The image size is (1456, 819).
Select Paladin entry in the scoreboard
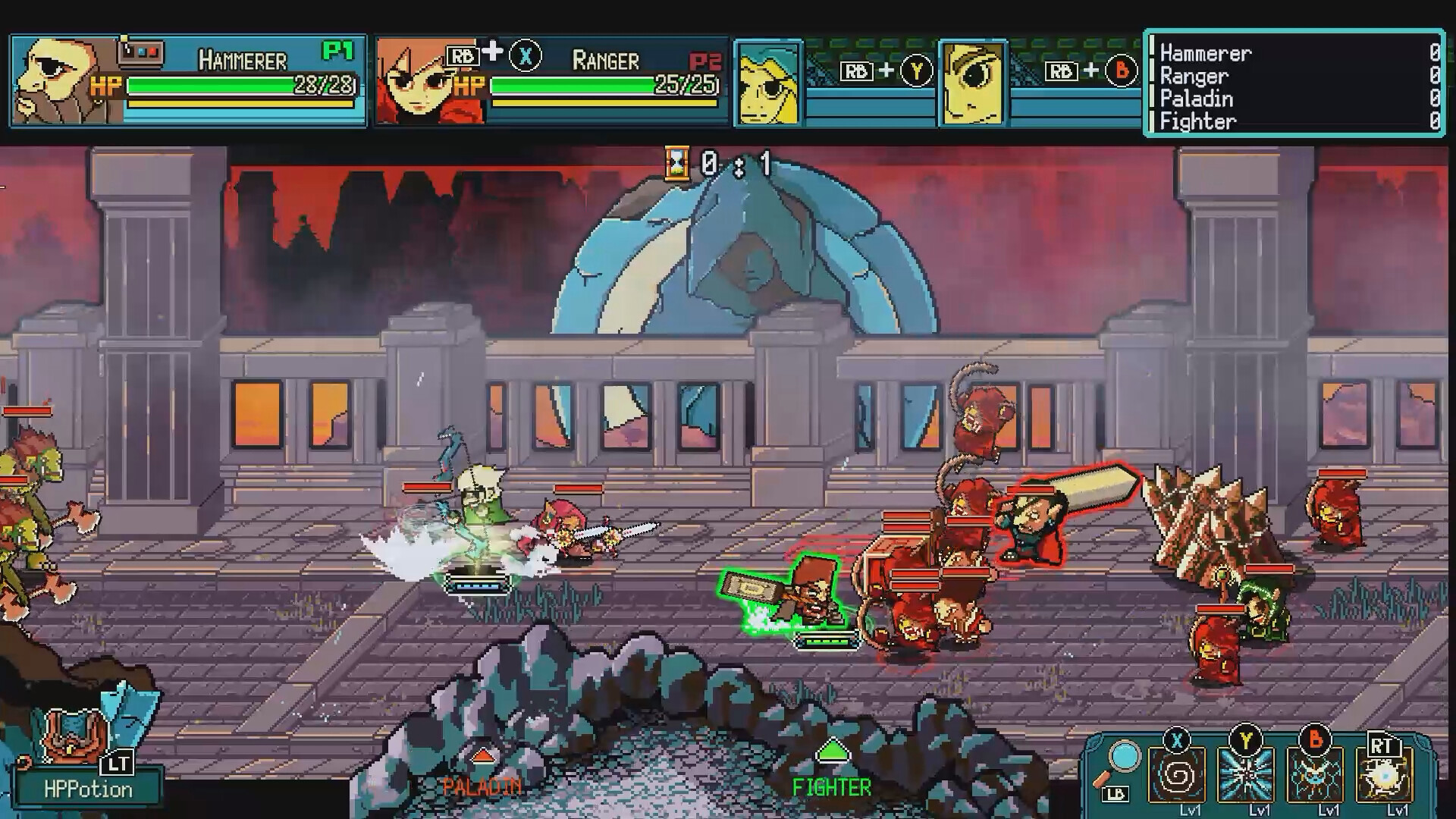pos(1195,99)
